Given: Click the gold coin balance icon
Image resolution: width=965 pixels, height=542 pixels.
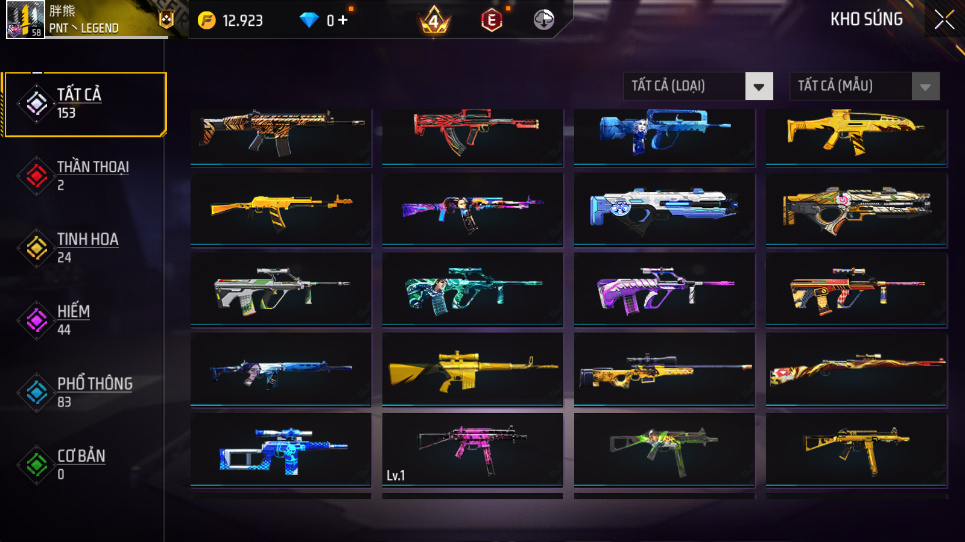Looking at the screenshot, I should (206, 20).
